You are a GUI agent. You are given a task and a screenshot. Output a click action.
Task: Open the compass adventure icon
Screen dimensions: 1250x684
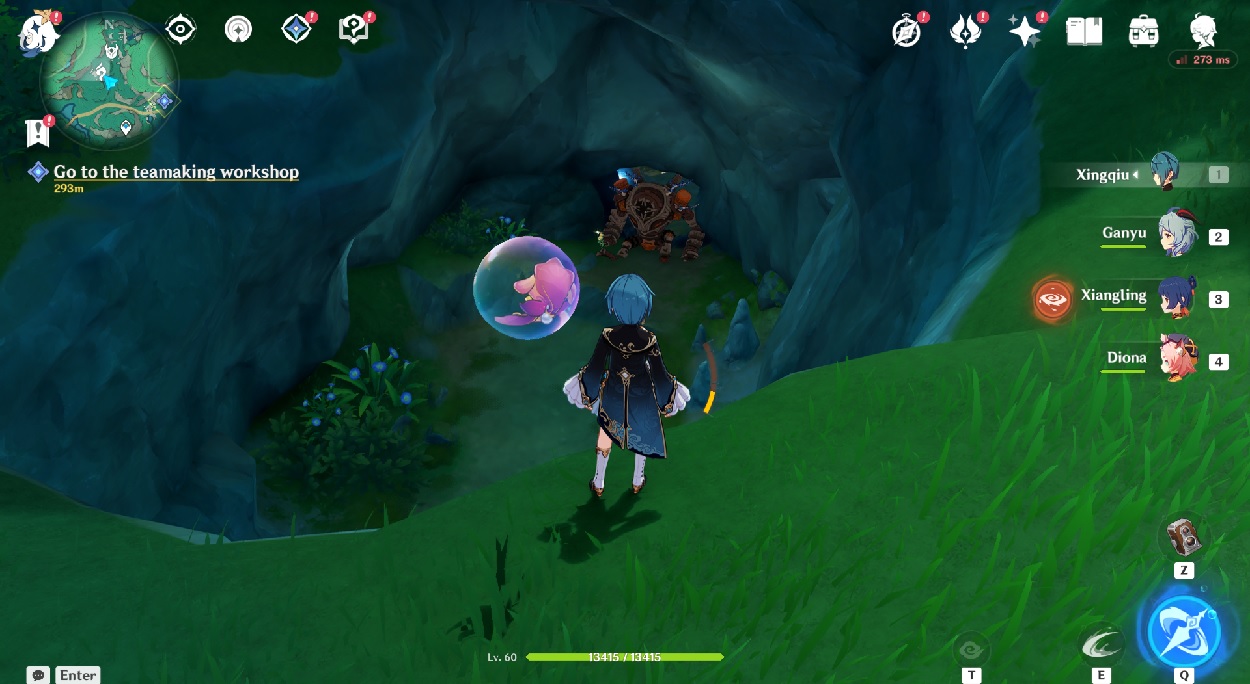pos(907,31)
